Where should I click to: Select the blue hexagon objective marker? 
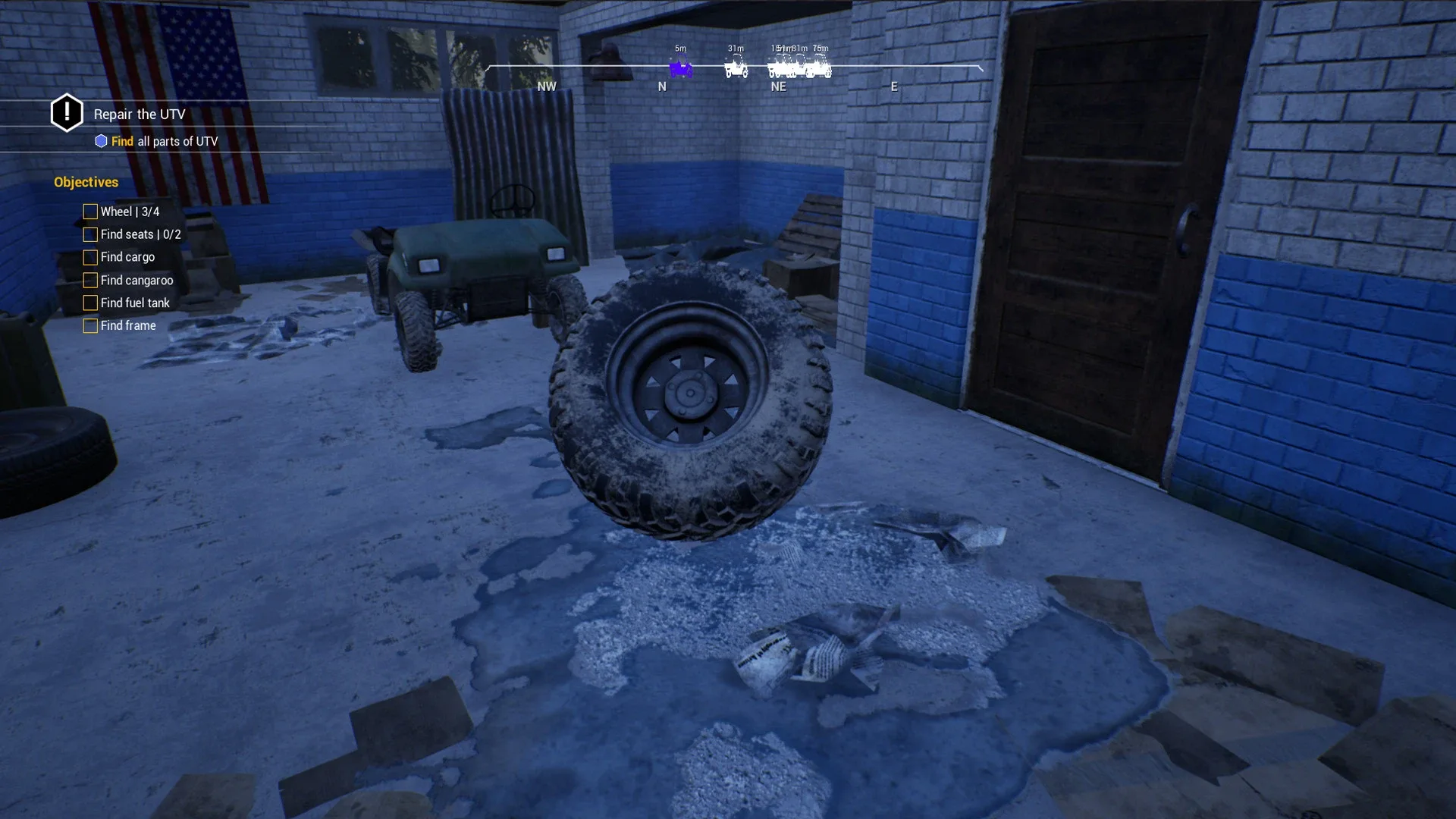click(x=101, y=141)
